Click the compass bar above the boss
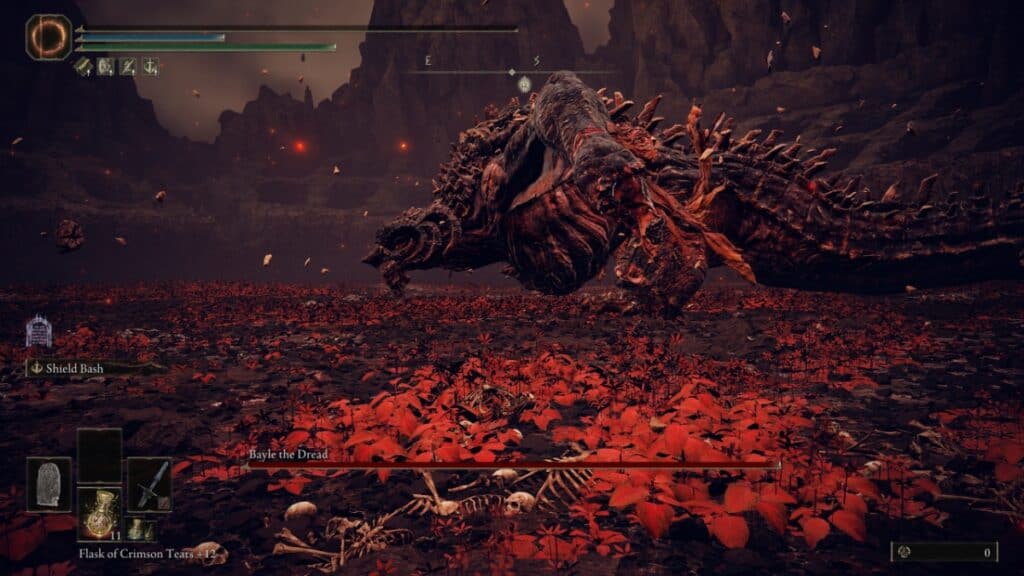Screen dimensions: 1024x576 [x=512, y=71]
